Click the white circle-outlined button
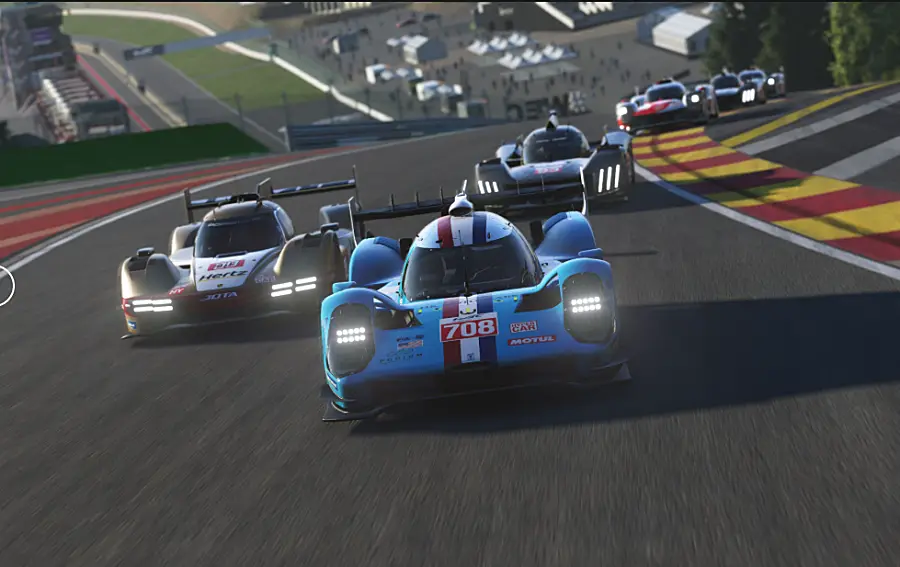 [4, 285]
